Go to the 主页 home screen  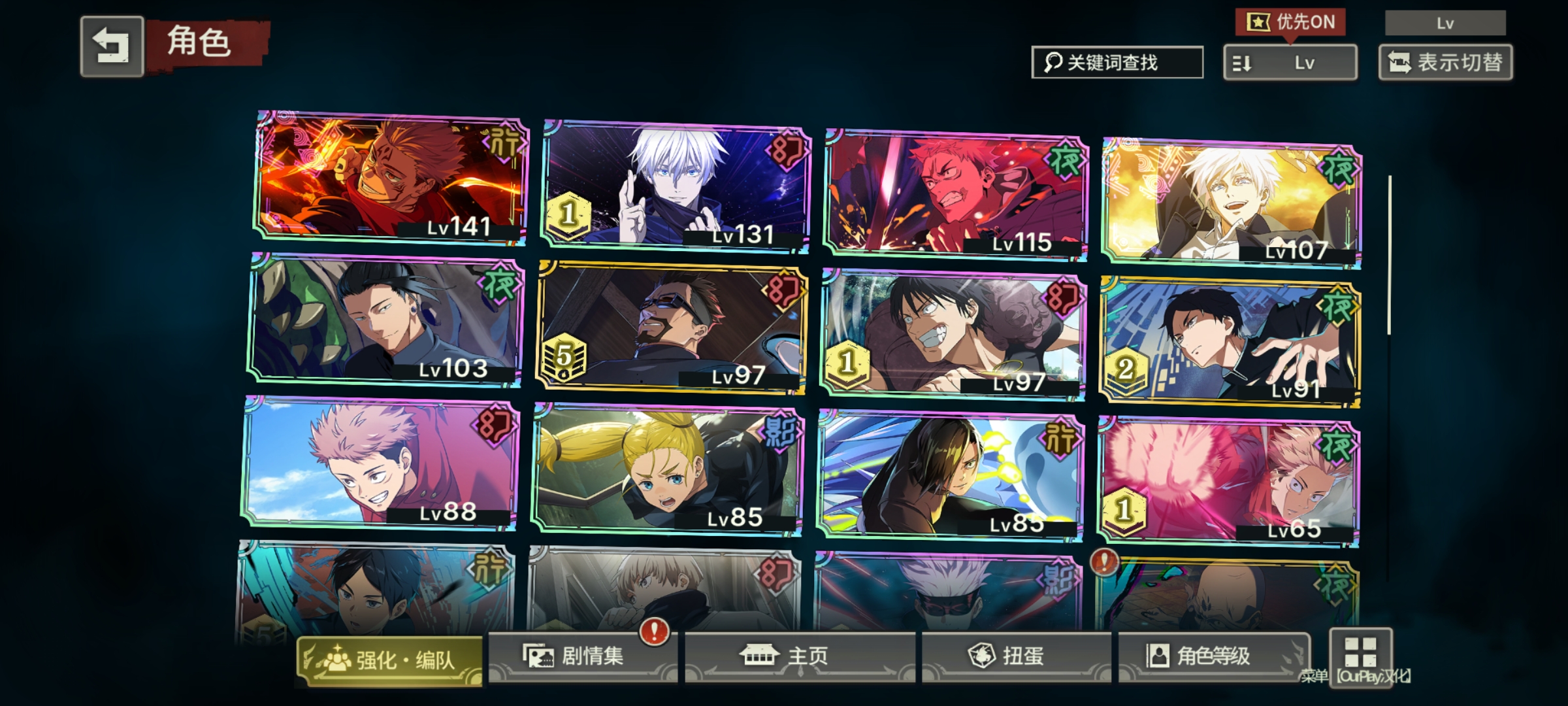(800, 656)
